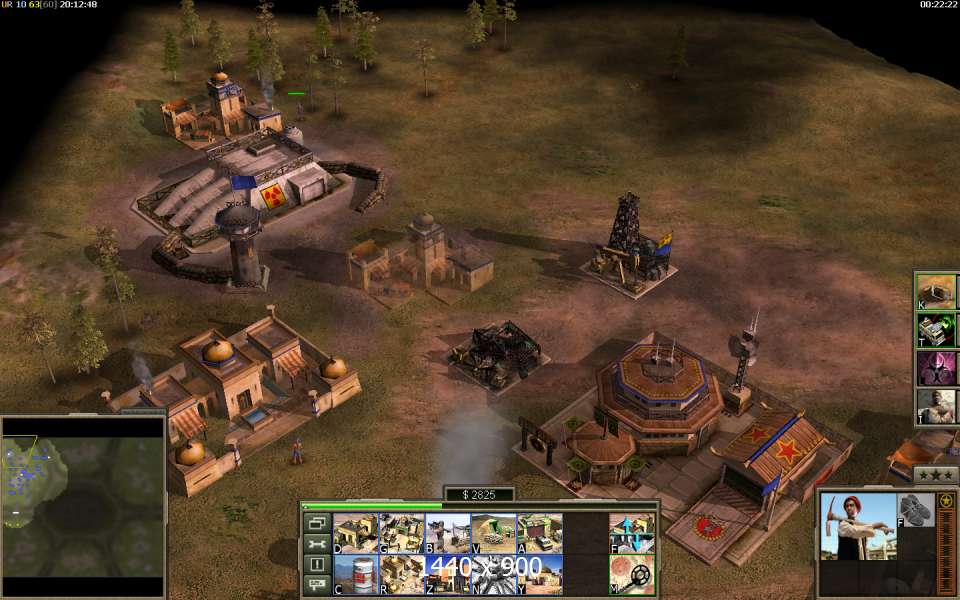Select the shirtless man power icon
The height and width of the screenshot is (600, 960).
[936, 406]
